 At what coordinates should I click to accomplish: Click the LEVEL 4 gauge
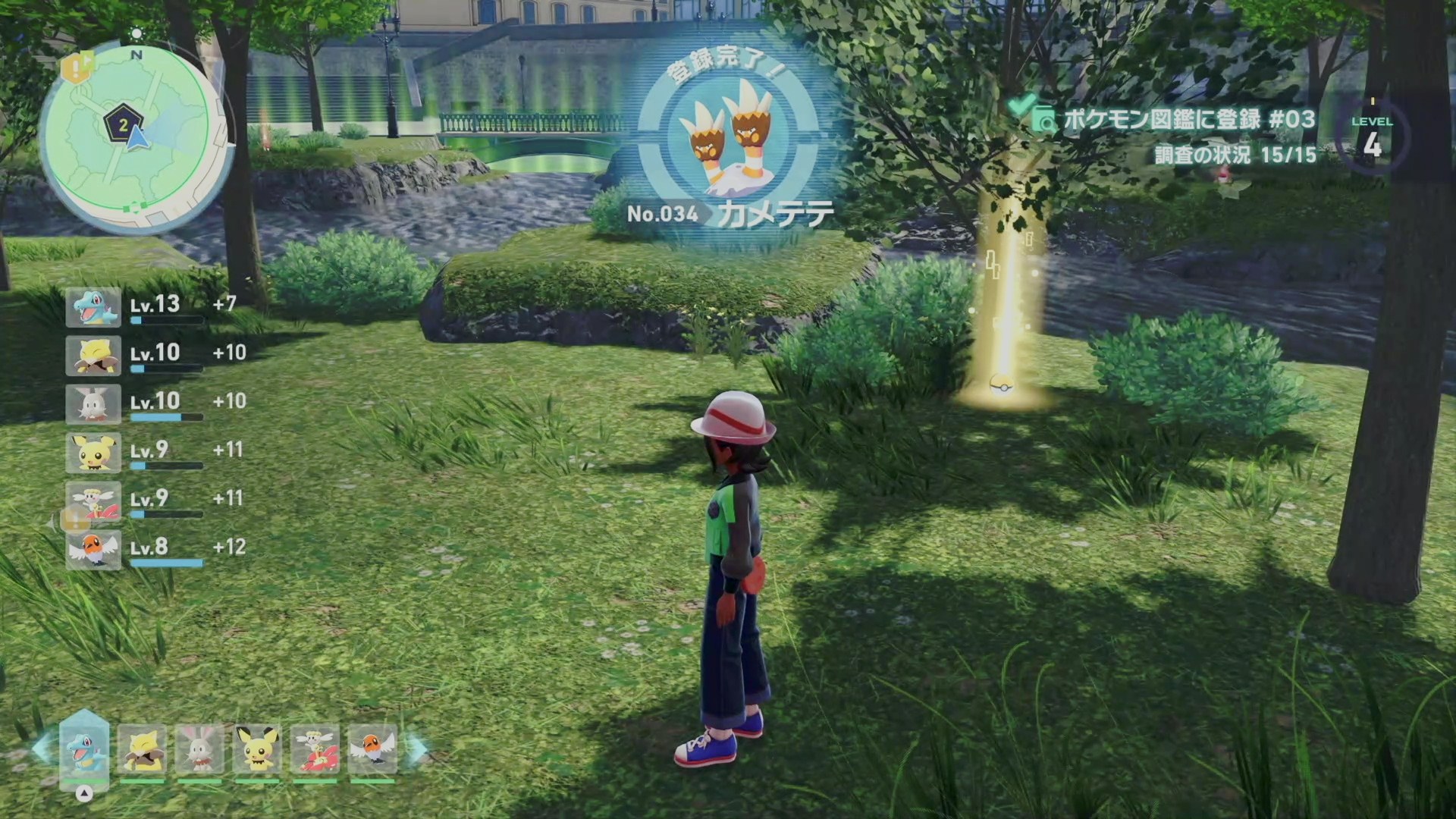(1372, 137)
